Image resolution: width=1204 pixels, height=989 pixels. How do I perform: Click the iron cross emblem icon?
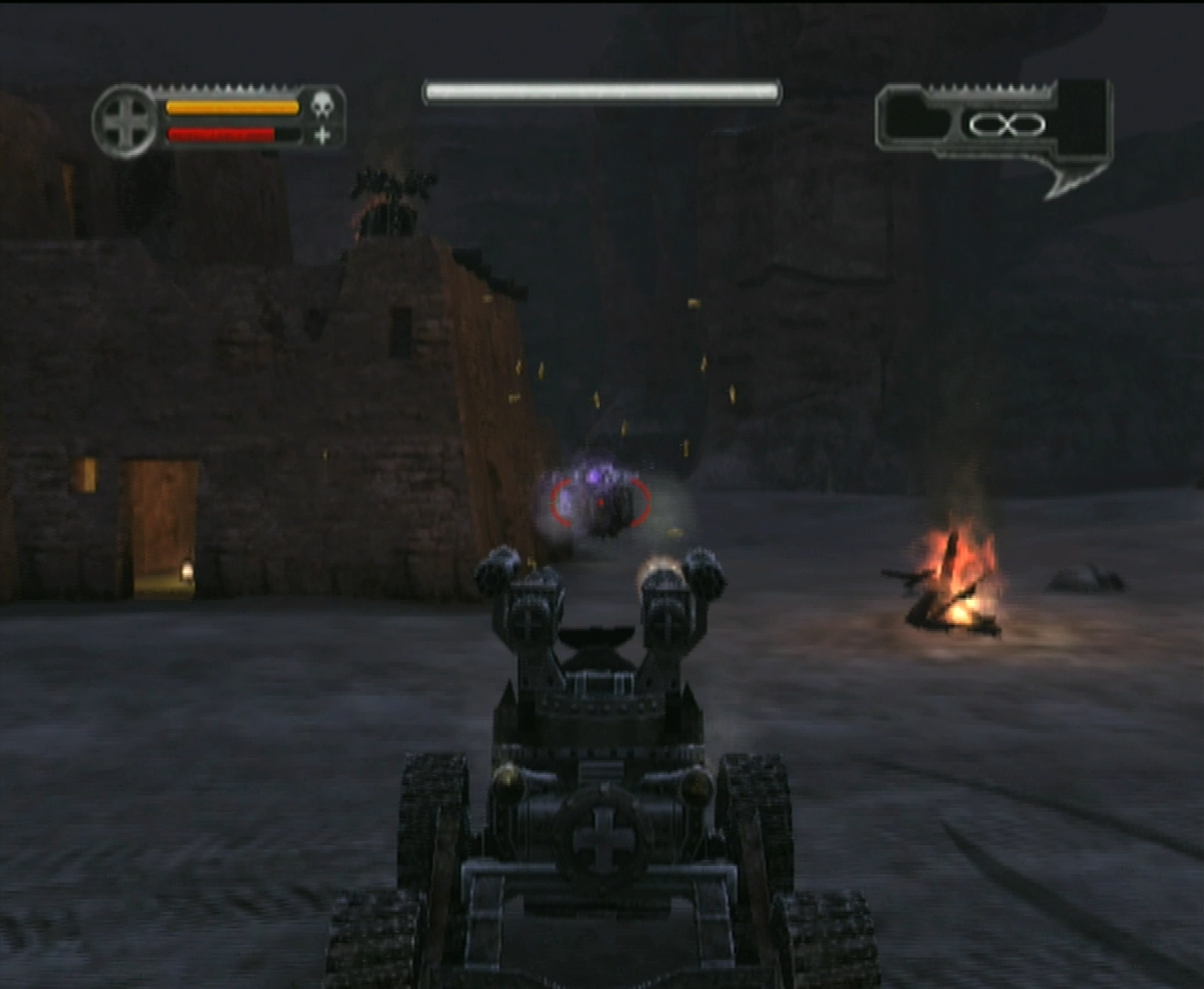125,122
